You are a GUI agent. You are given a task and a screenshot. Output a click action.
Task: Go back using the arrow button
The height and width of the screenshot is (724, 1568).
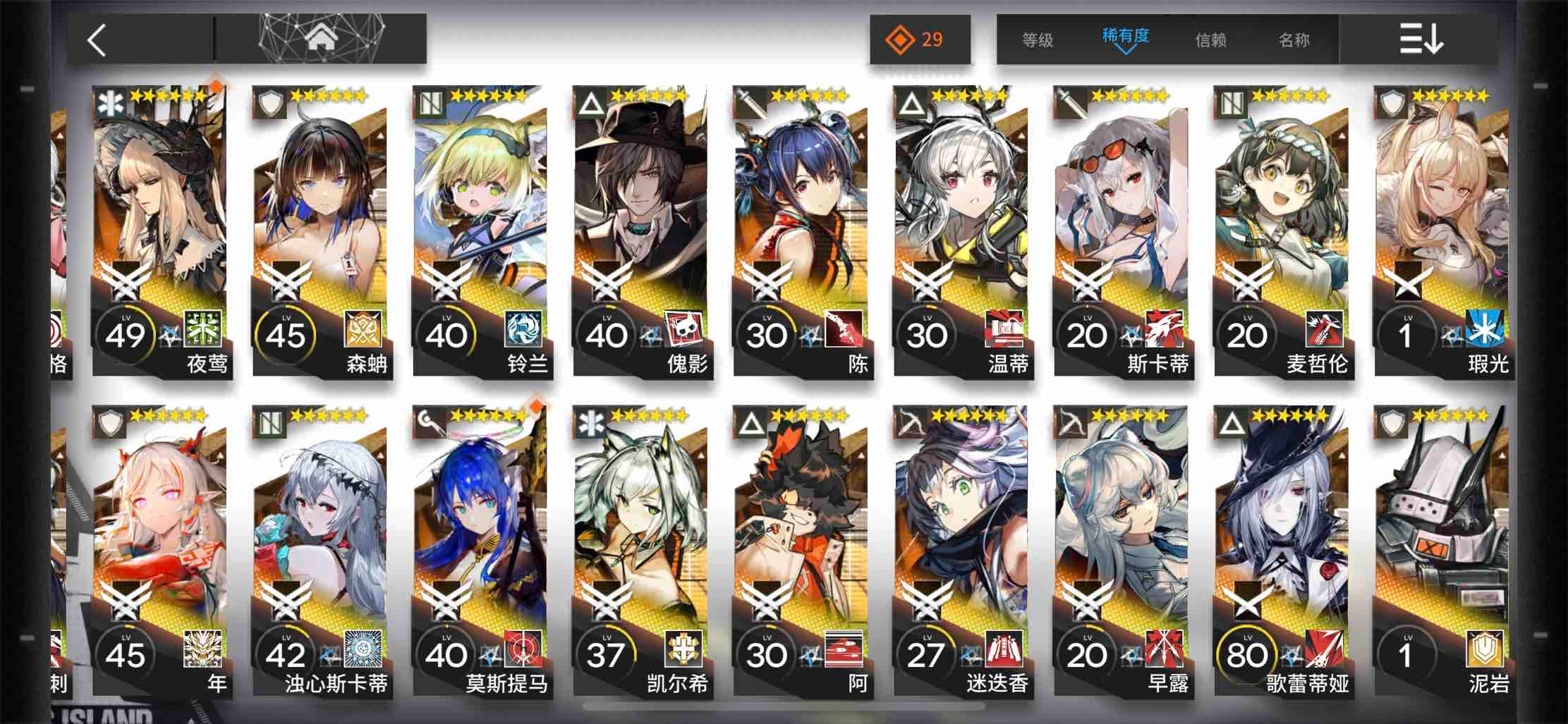tap(97, 40)
